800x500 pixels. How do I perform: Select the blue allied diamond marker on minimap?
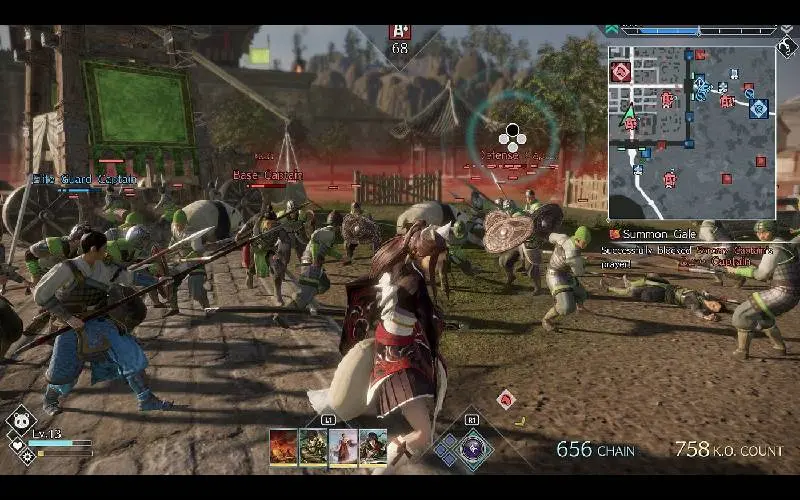click(x=759, y=107)
